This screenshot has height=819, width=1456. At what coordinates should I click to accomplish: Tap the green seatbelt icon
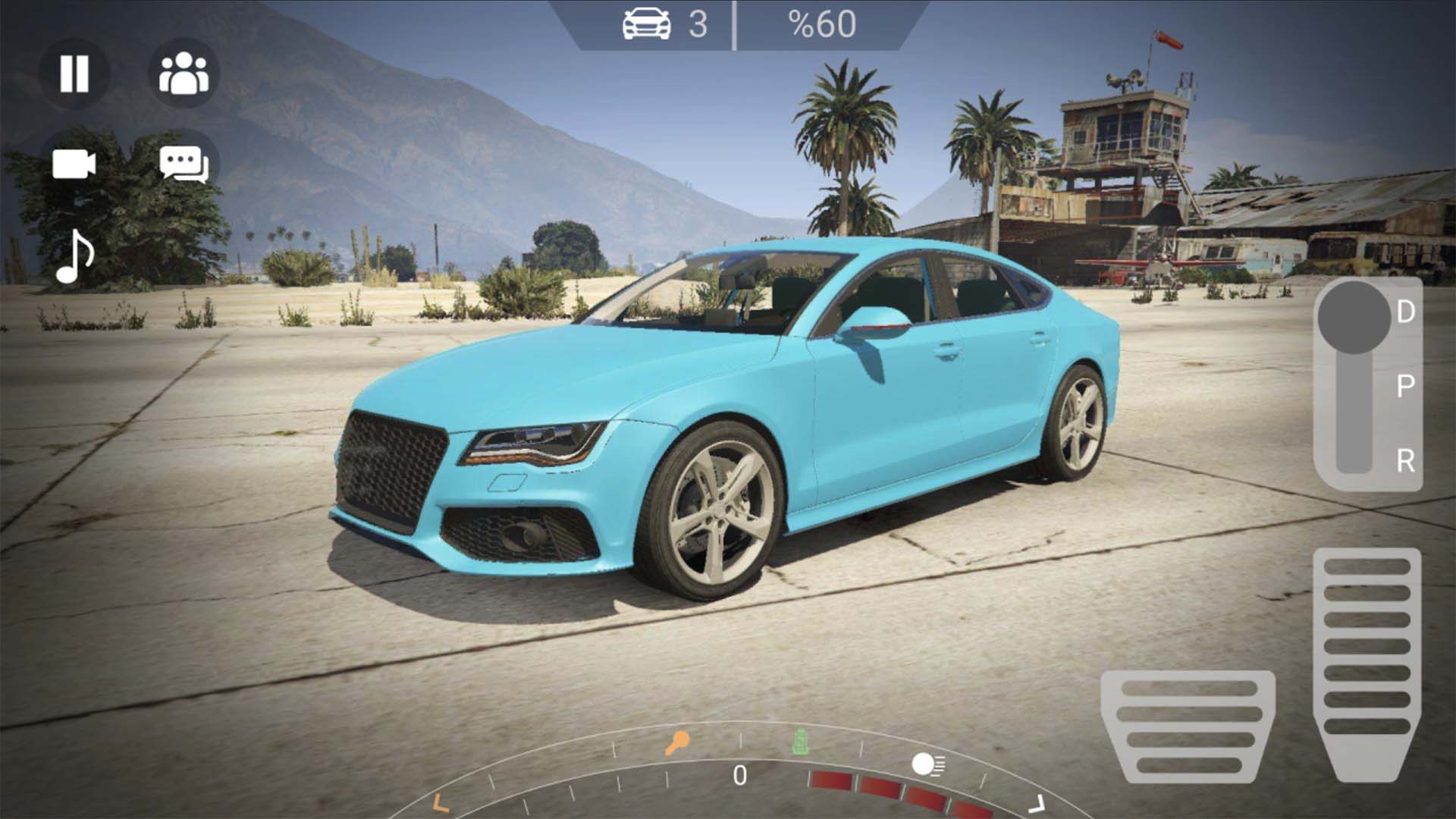coord(799,742)
